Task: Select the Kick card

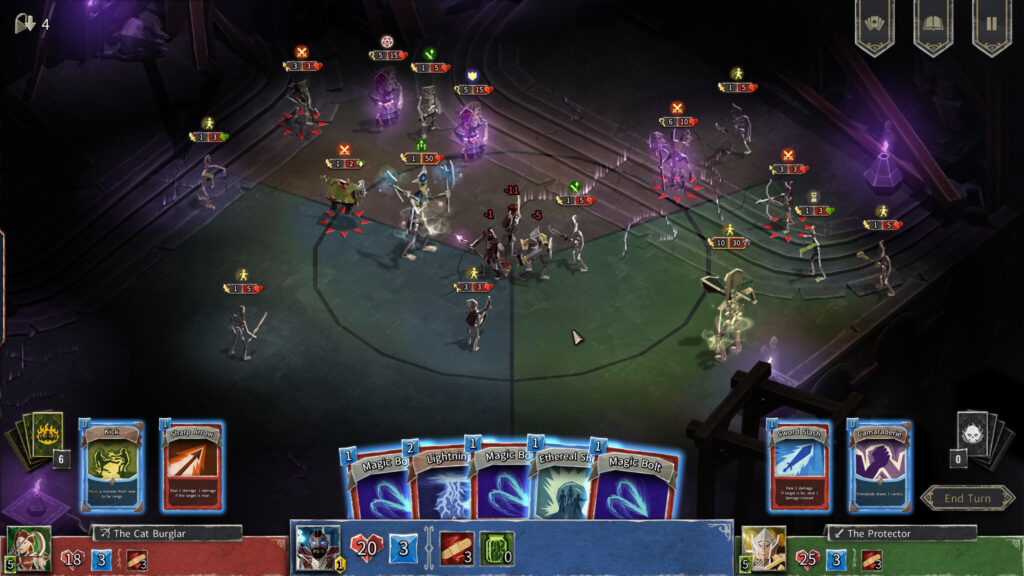Action: point(112,466)
